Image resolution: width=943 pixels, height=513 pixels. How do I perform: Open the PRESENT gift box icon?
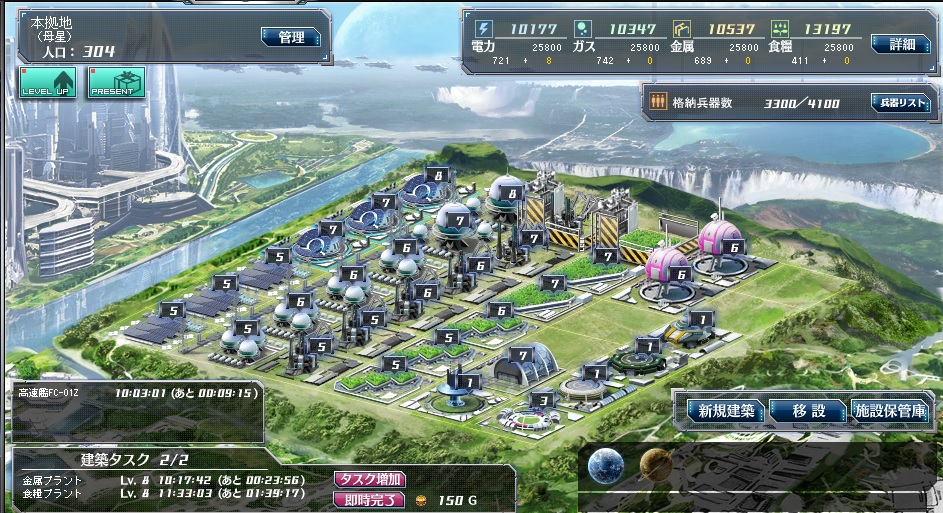(114, 83)
